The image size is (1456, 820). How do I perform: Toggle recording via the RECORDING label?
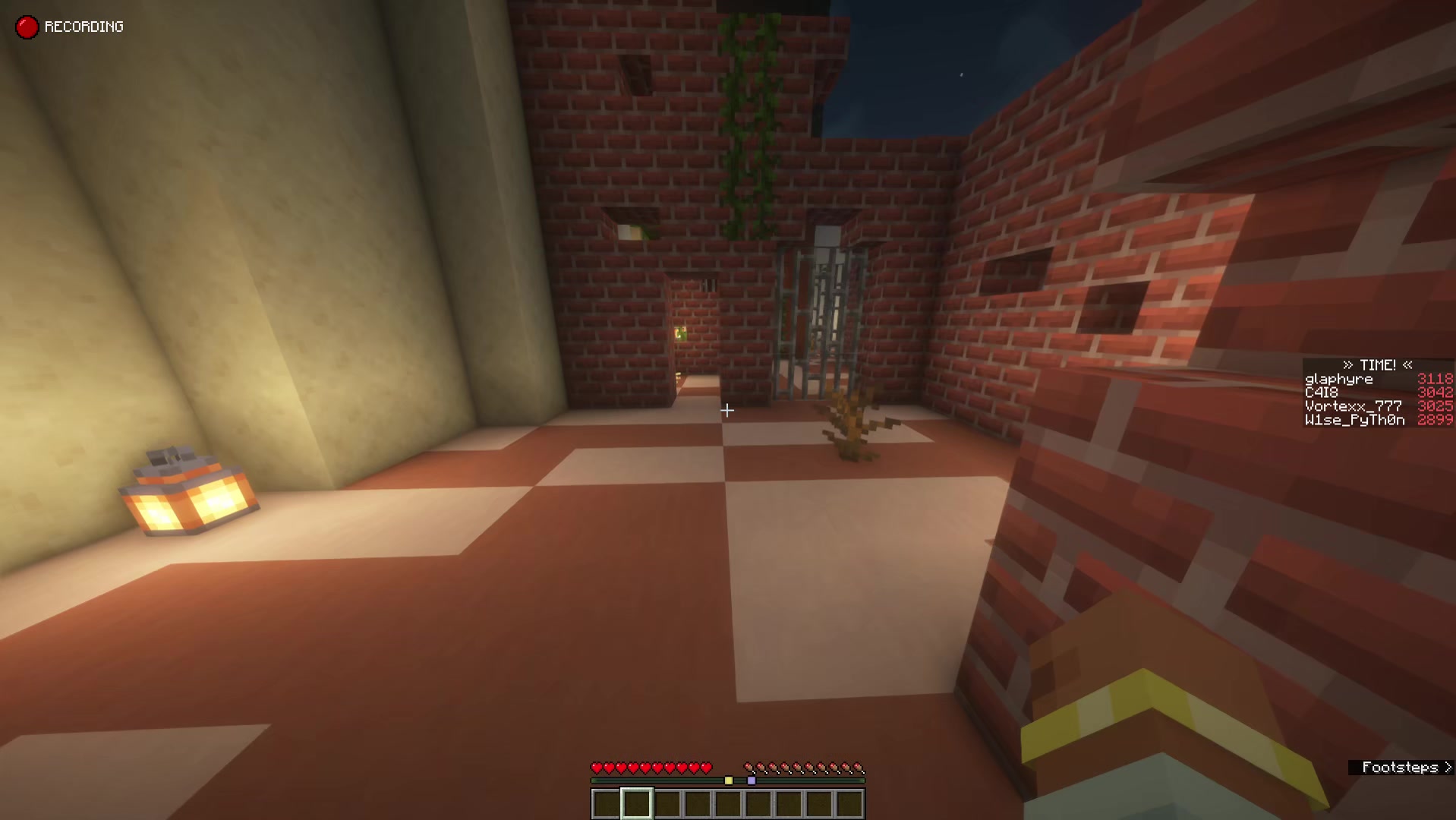84,27
